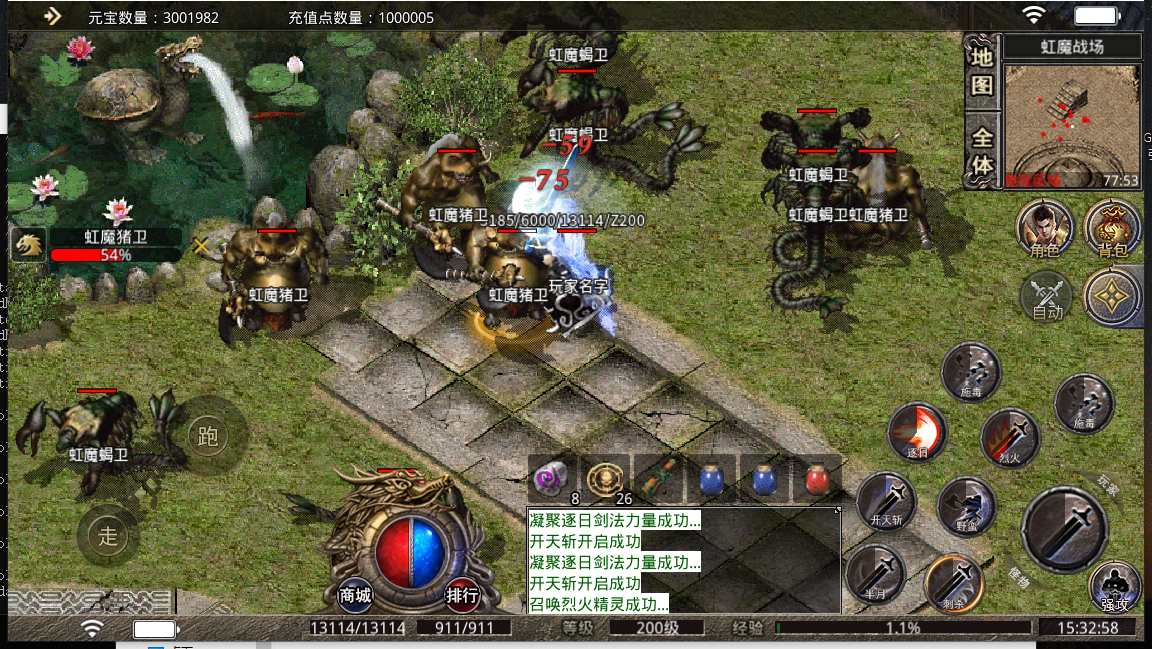Tap the large sword basic attack button
This screenshot has height=649, width=1152.
[x=1063, y=529]
